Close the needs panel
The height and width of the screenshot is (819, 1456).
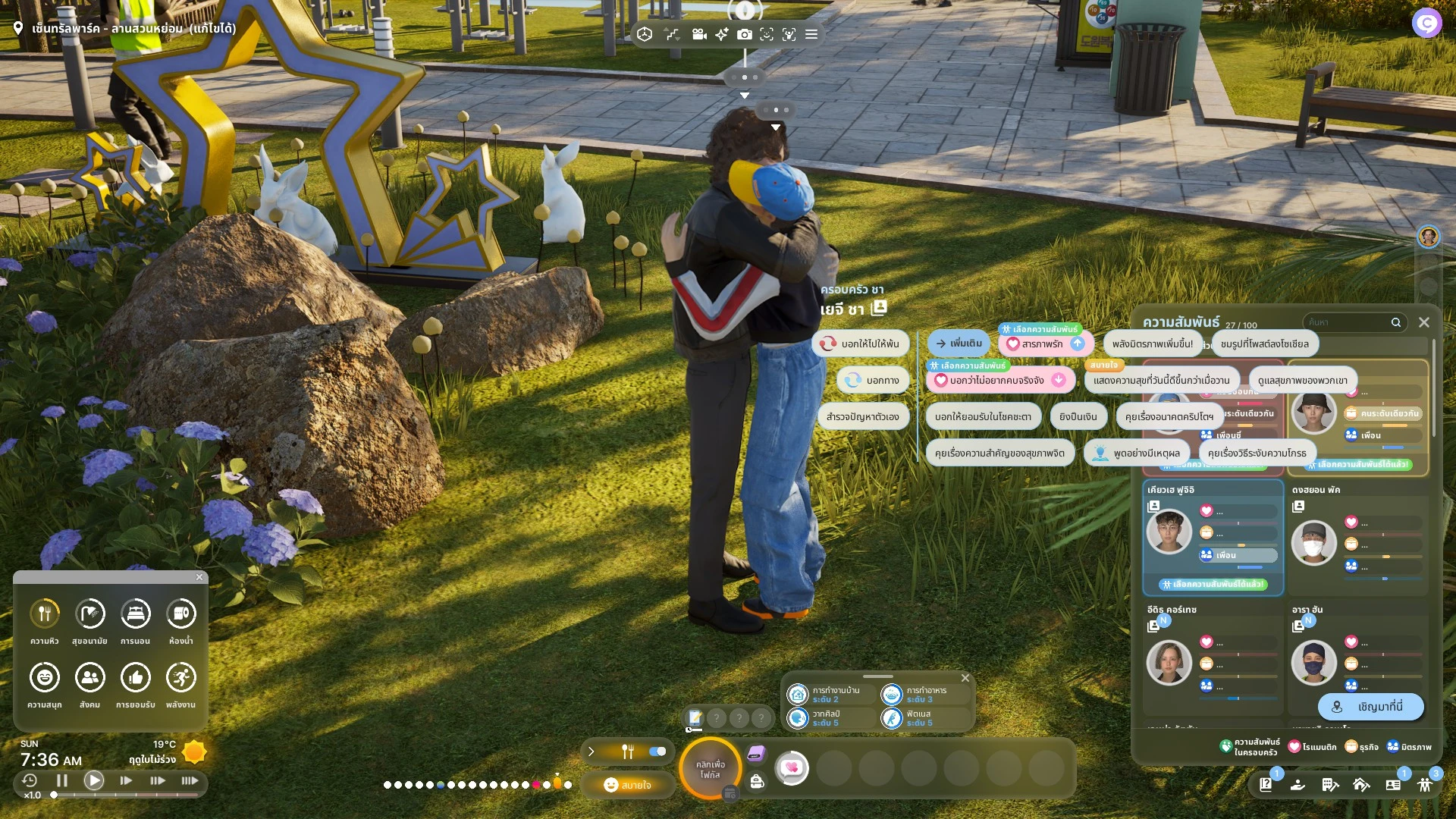(x=199, y=577)
